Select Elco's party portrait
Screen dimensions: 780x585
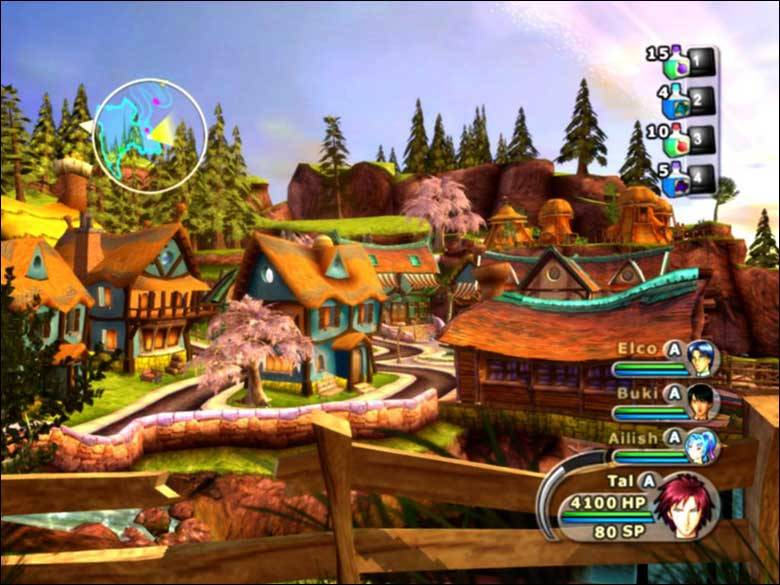coord(704,359)
